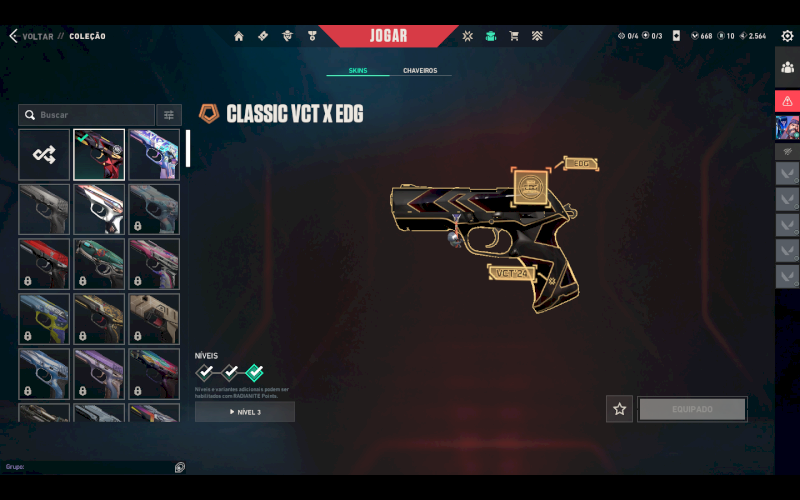Click the red warning alert icon

click(787, 101)
